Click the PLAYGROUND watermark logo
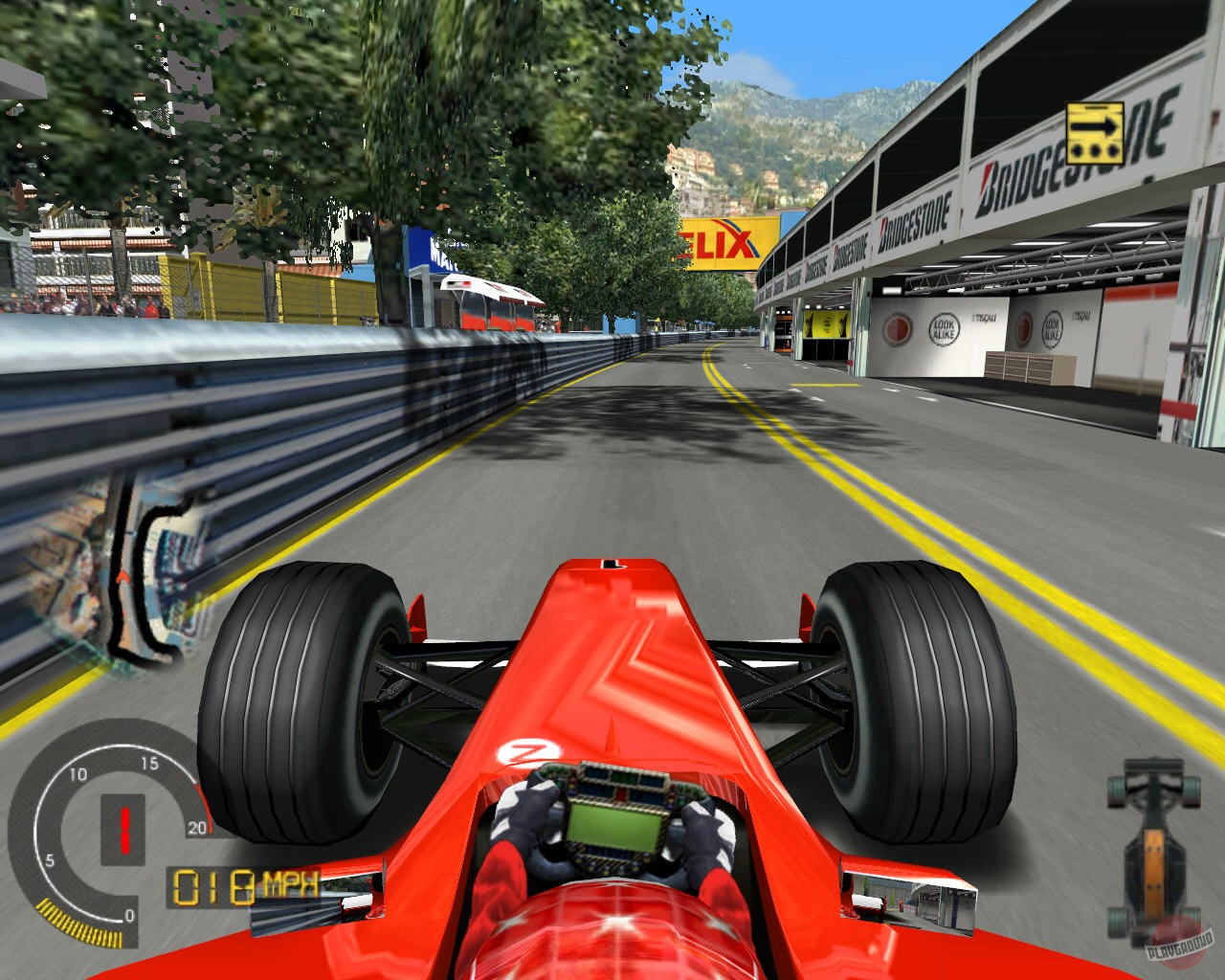Screen dimensions: 1225x980 1180,945
